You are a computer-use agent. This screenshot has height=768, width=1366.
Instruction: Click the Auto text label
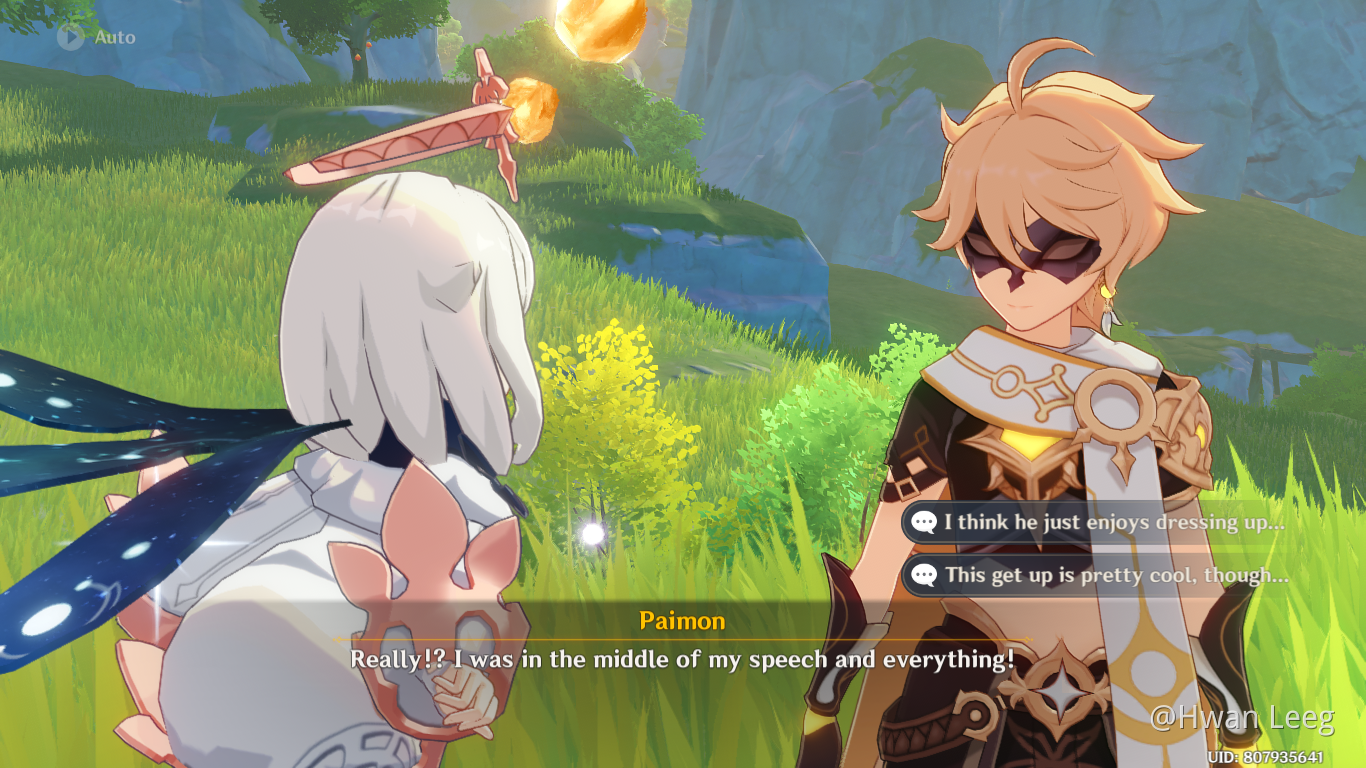coord(115,38)
